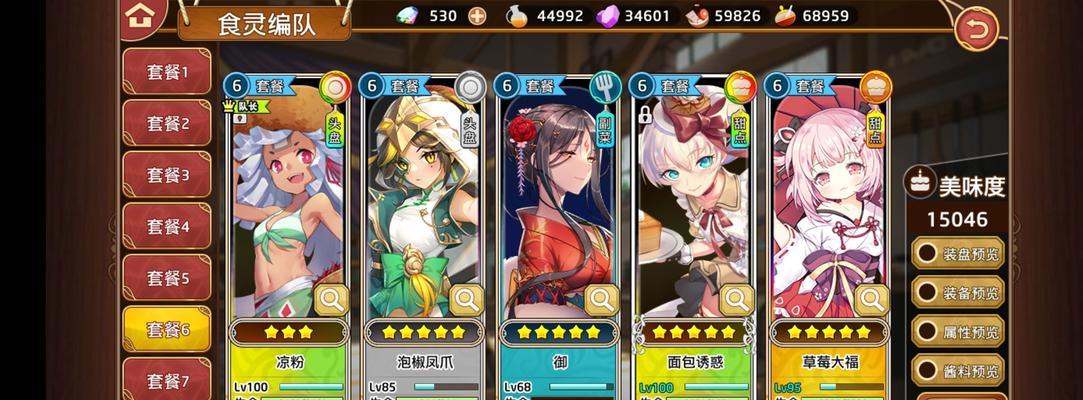Viewport: 1083px width, 400px height.
Task: Open the 套餐3 team tab
Action: click(166, 175)
